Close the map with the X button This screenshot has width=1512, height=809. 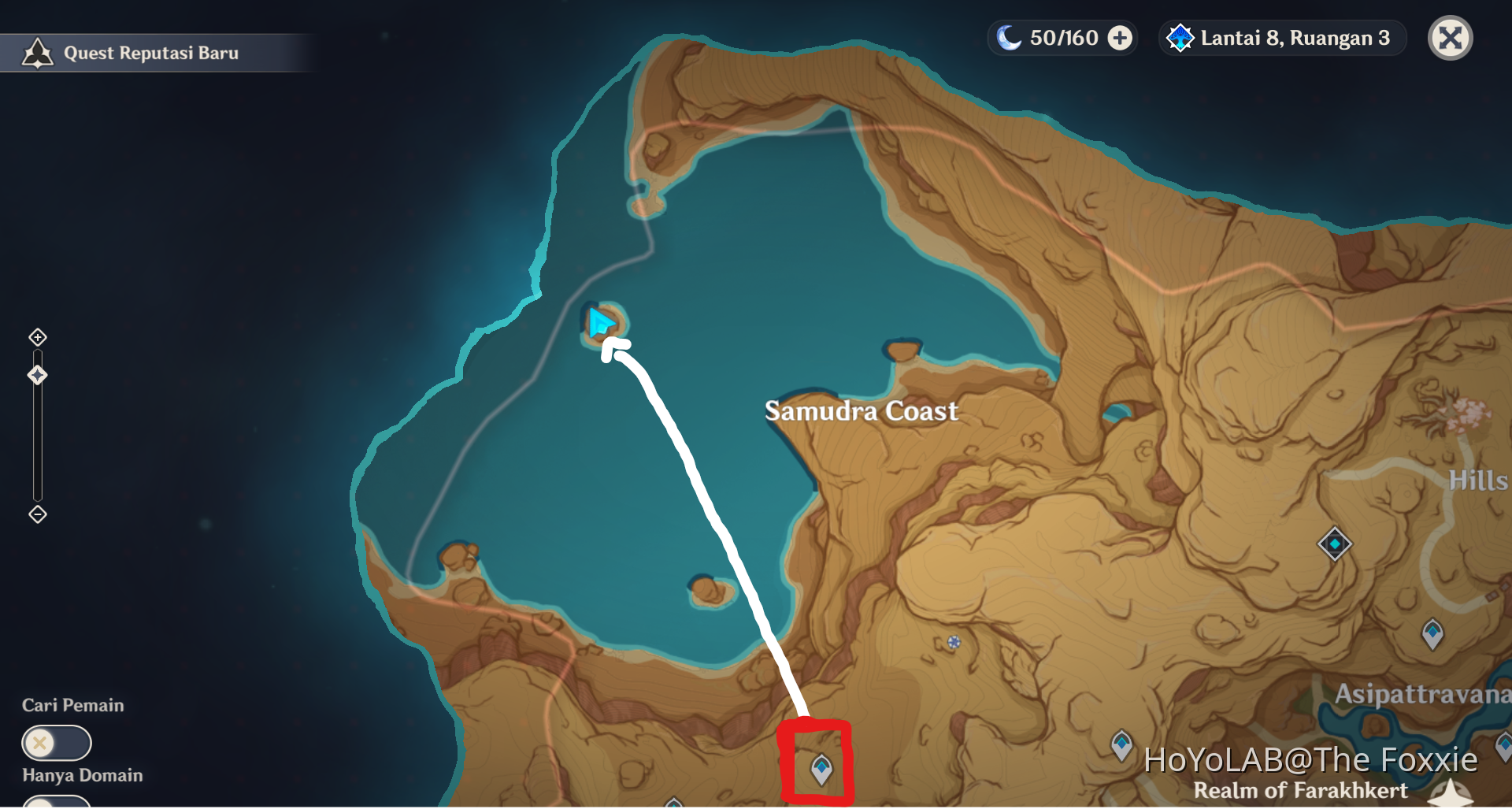pyautogui.click(x=1450, y=37)
